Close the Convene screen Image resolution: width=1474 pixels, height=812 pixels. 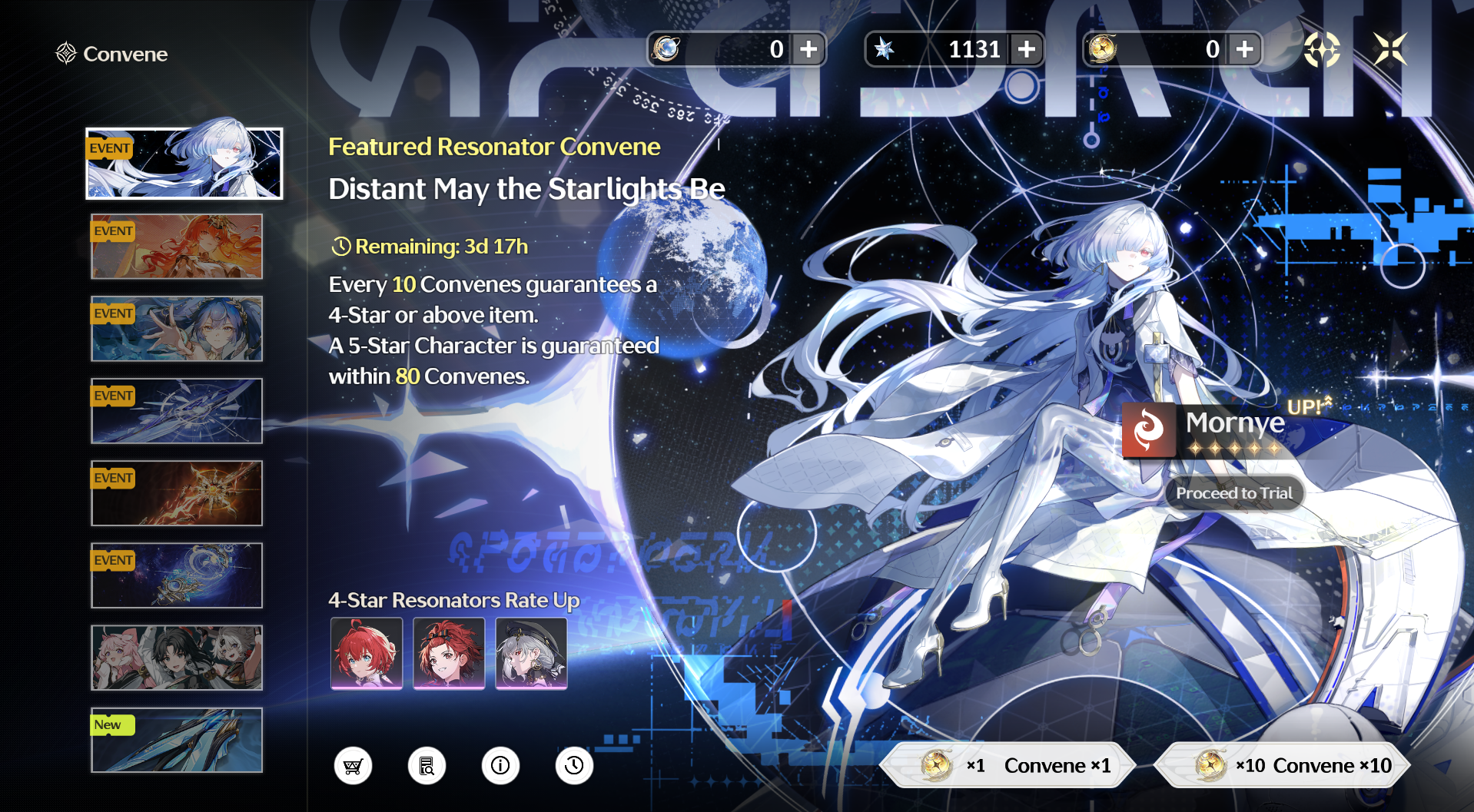coord(1390,49)
